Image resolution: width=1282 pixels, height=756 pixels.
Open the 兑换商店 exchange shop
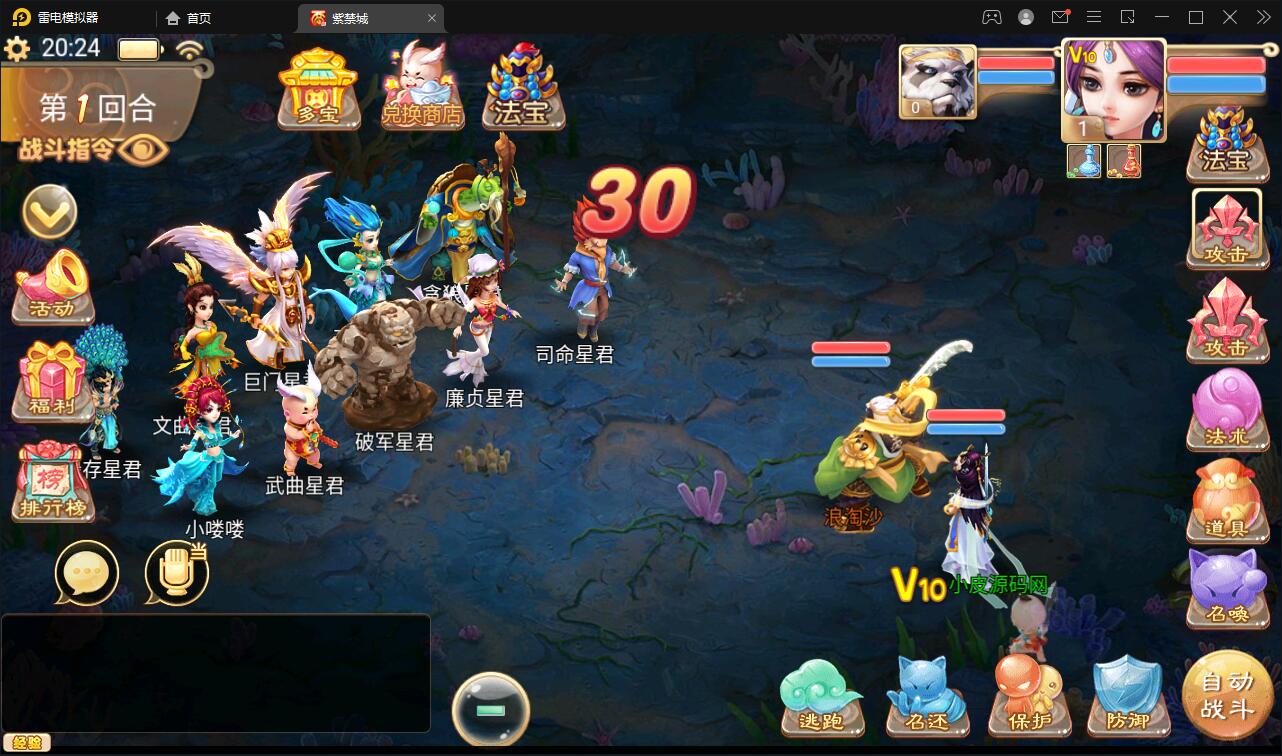click(x=421, y=88)
